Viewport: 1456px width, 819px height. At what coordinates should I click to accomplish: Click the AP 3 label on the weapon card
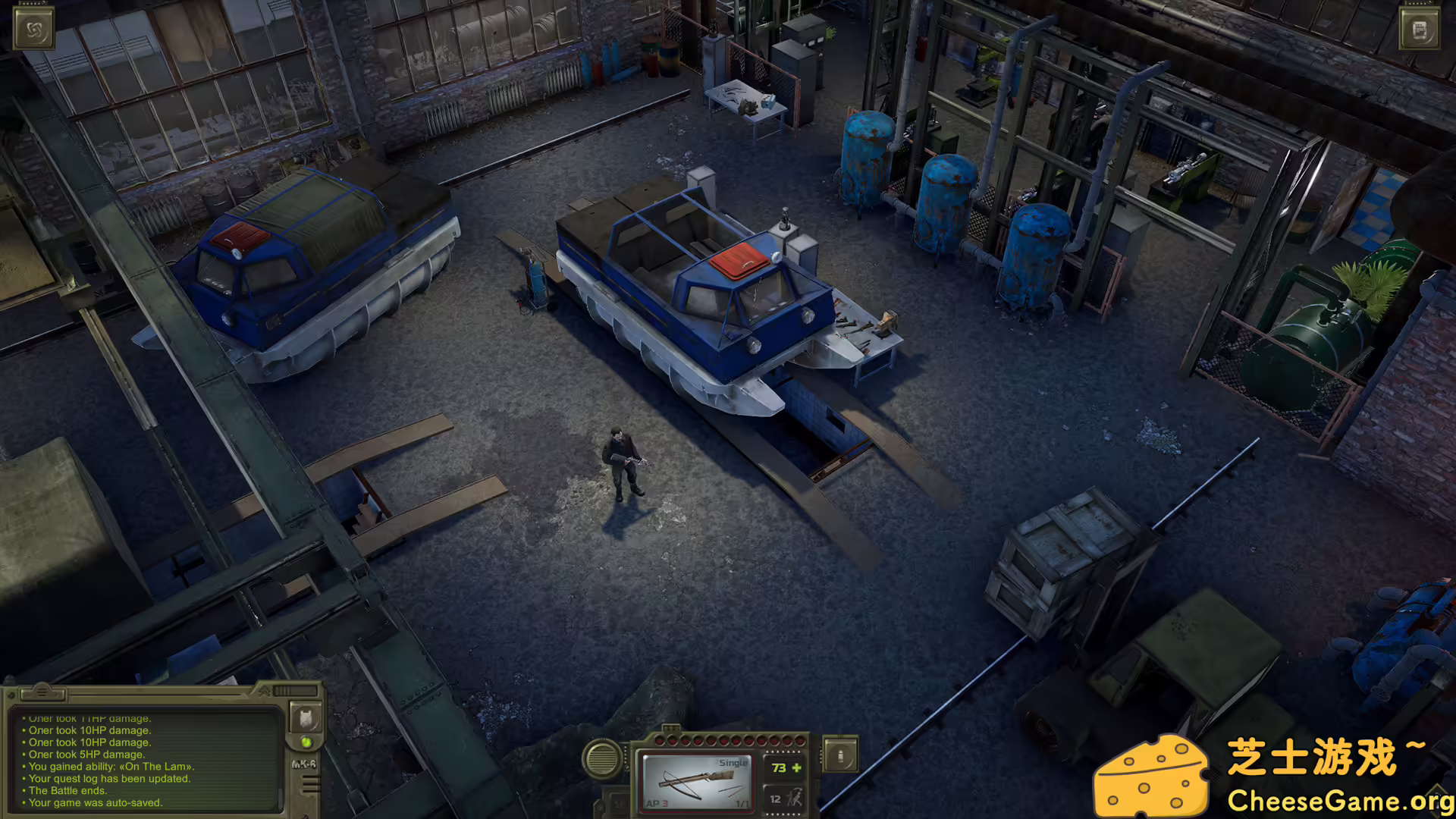point(656,805)
